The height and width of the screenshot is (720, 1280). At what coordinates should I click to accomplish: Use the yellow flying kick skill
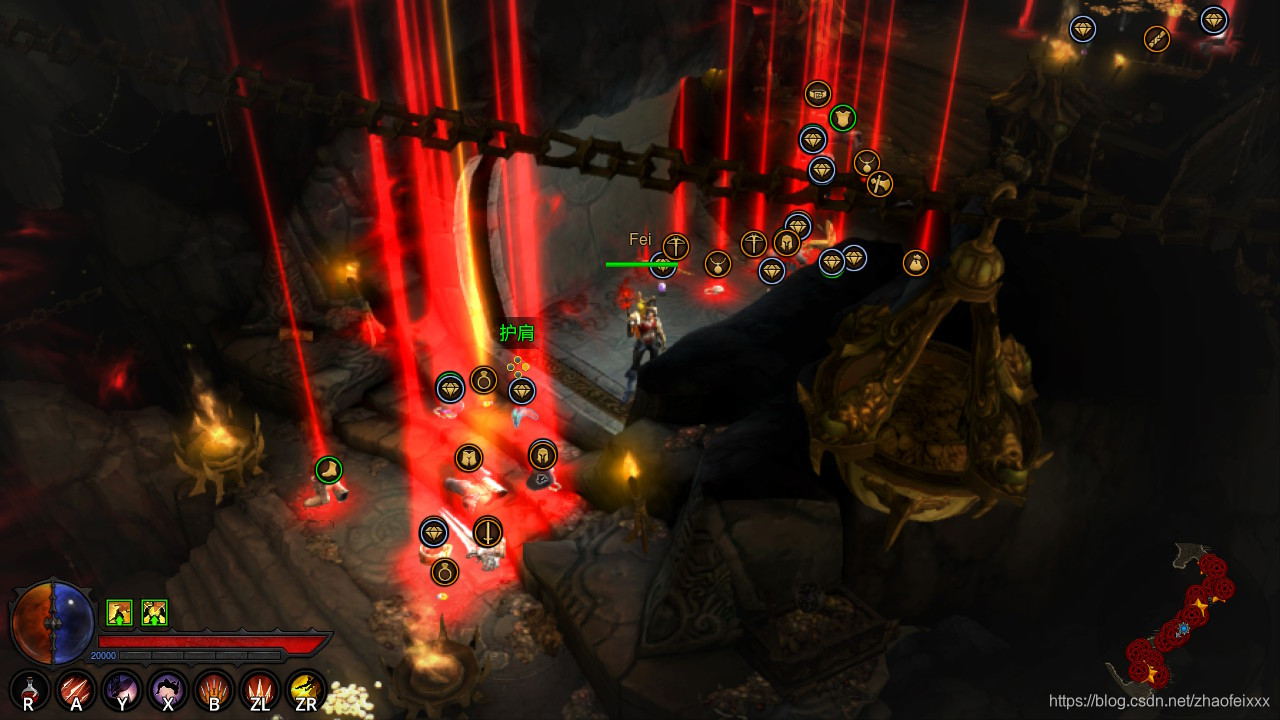(x=306, y=689)
